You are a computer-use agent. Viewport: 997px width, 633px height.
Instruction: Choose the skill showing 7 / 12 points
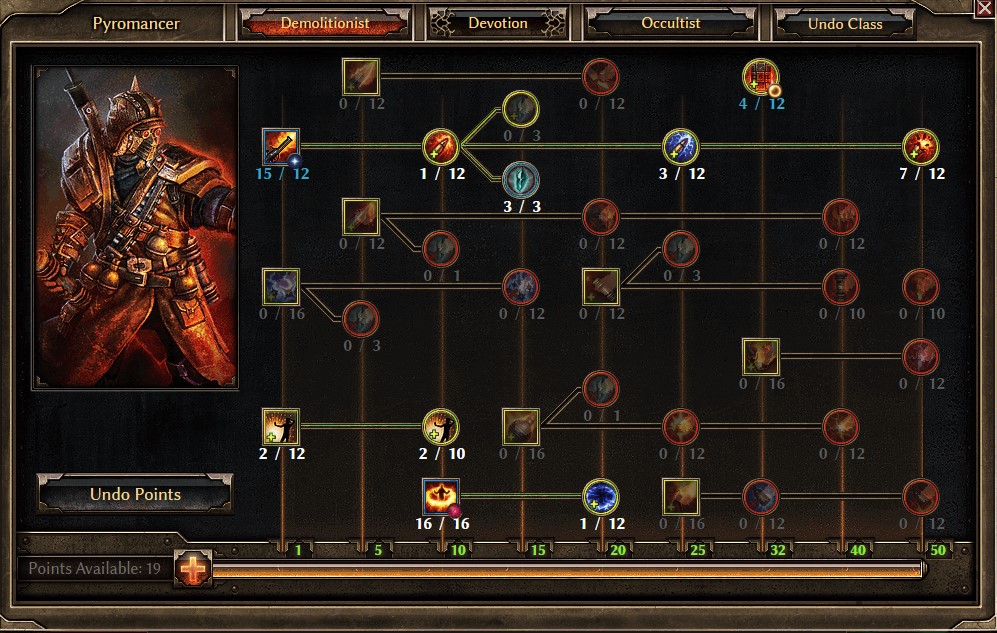[921, 147]
